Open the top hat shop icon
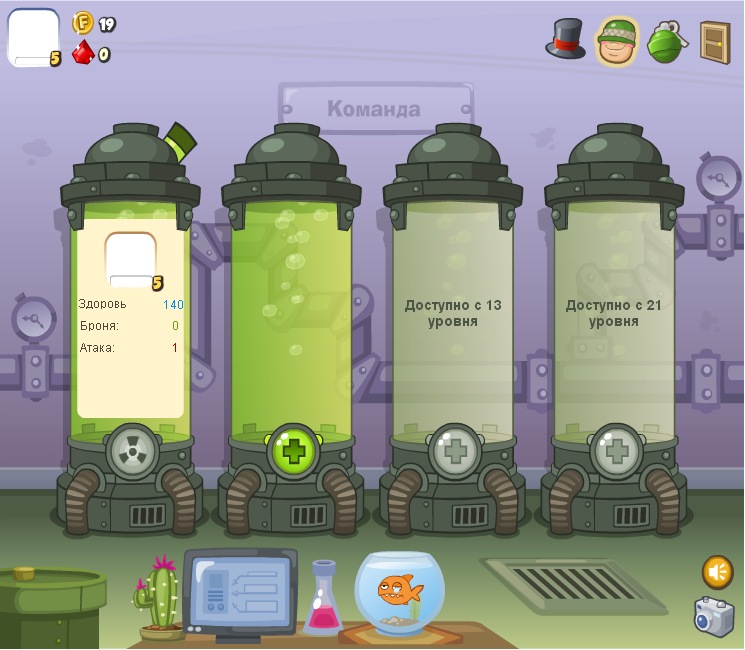Viewport: 745px width, 650px height. (565, 40)
